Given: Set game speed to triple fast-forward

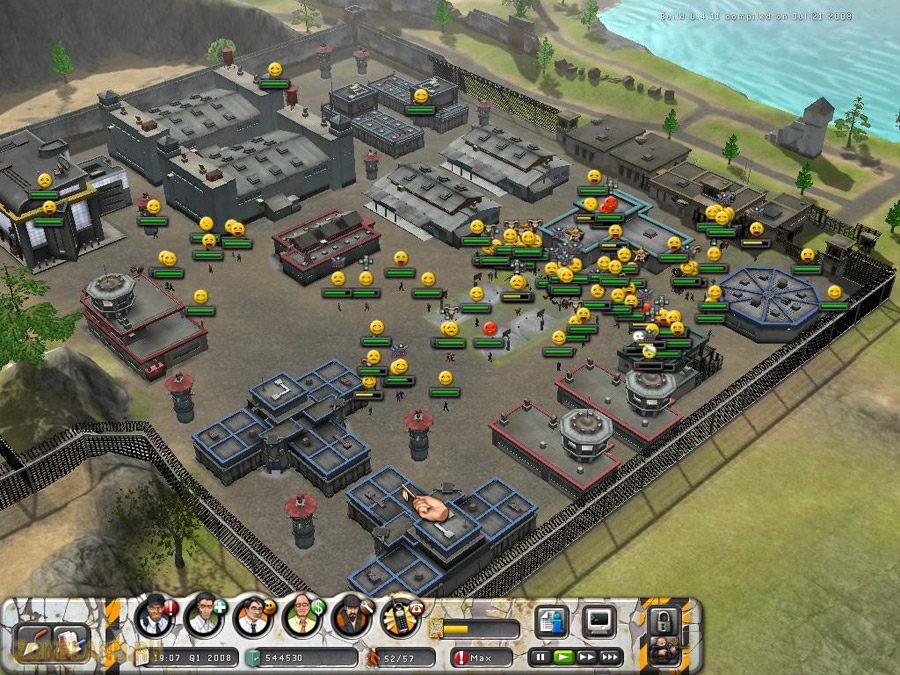Looking at the screenshot, I should (x=609, y=657).
